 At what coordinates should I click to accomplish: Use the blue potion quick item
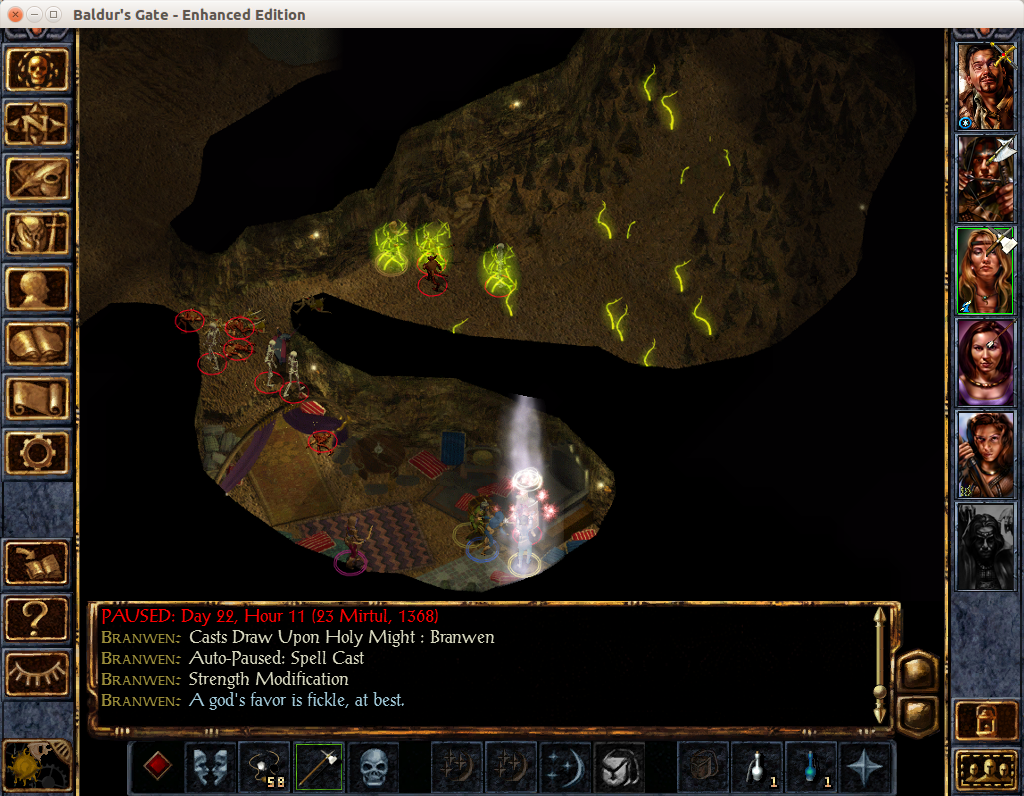point(811,767)
